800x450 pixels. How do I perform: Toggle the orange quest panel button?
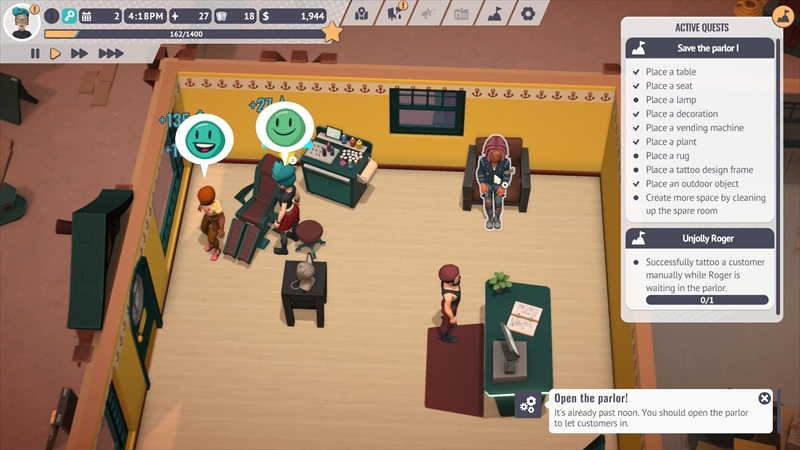(783, 17)
